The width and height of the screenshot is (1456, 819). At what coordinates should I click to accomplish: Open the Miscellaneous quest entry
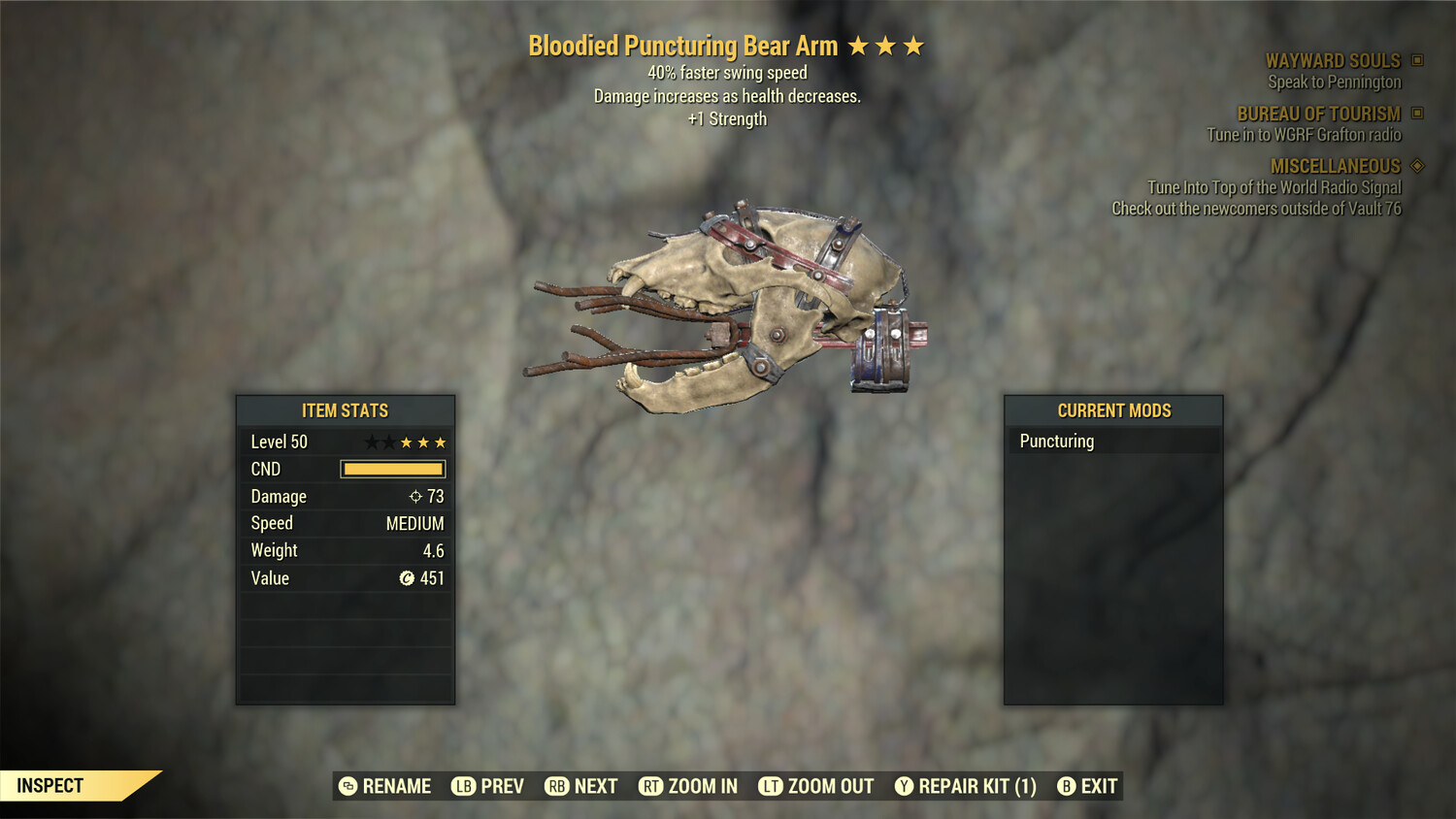tap(1336, 167)
